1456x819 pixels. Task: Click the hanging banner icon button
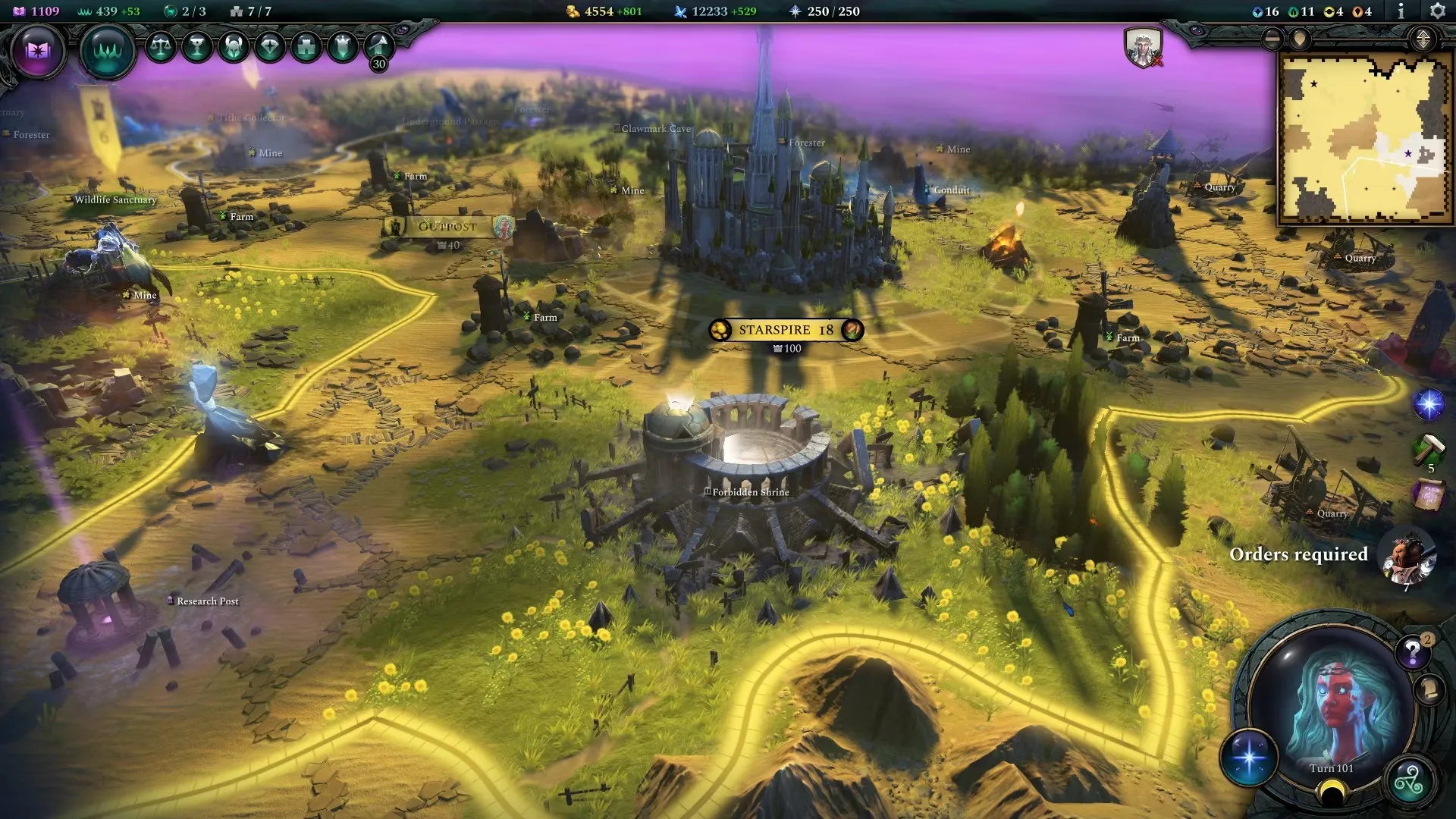343,47
